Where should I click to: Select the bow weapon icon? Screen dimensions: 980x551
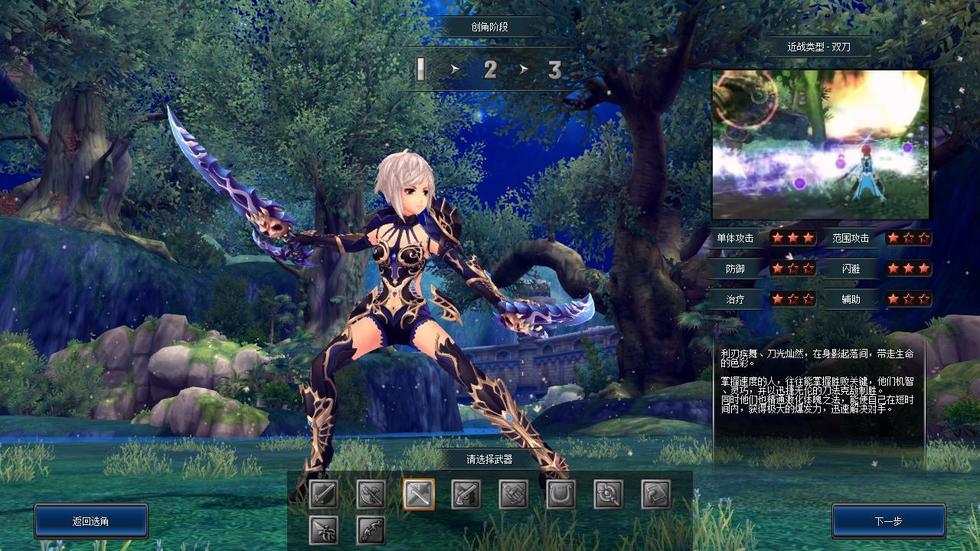tap(370, 529)
